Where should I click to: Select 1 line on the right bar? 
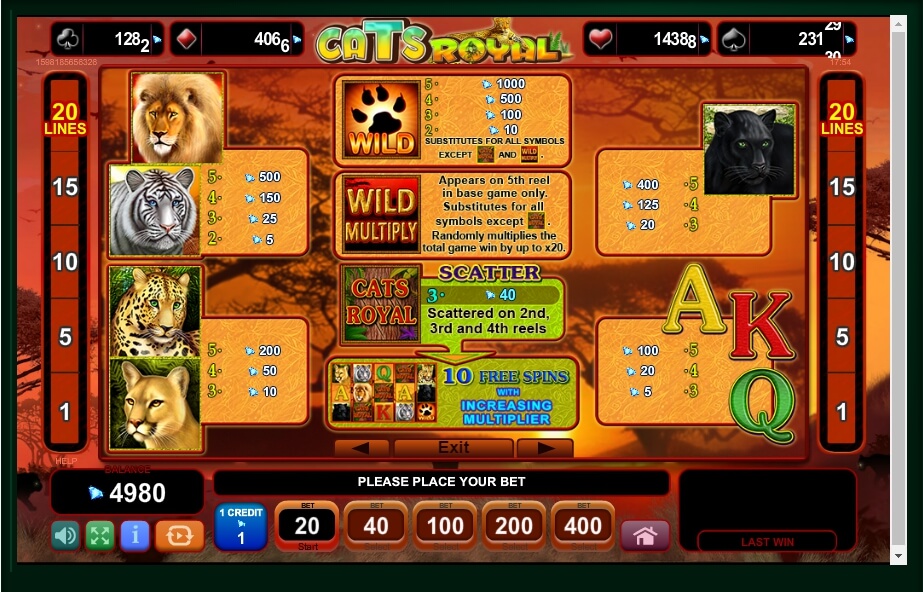(842, 411)
